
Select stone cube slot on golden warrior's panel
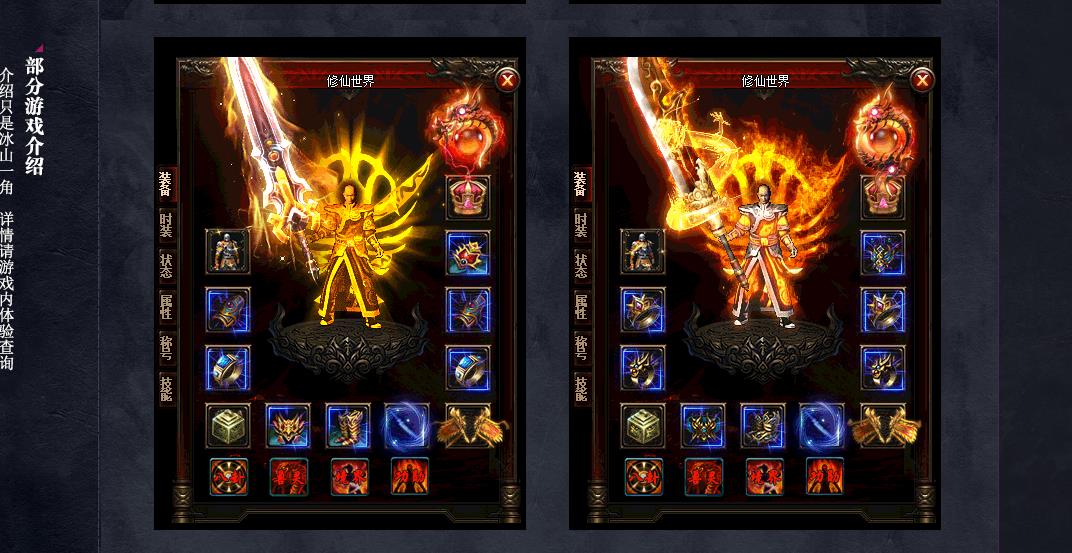[228, 426]
